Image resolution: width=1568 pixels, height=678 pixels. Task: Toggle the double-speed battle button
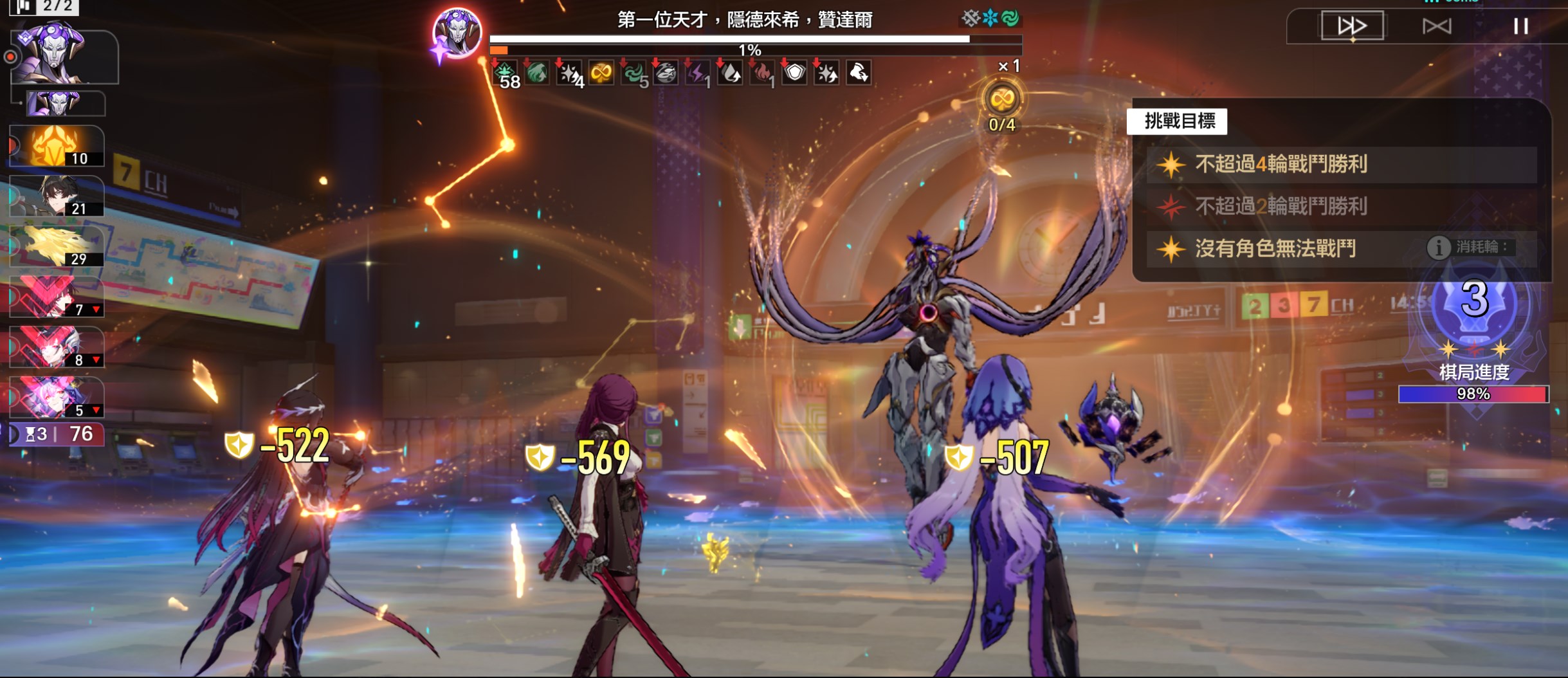[1352, 26]
